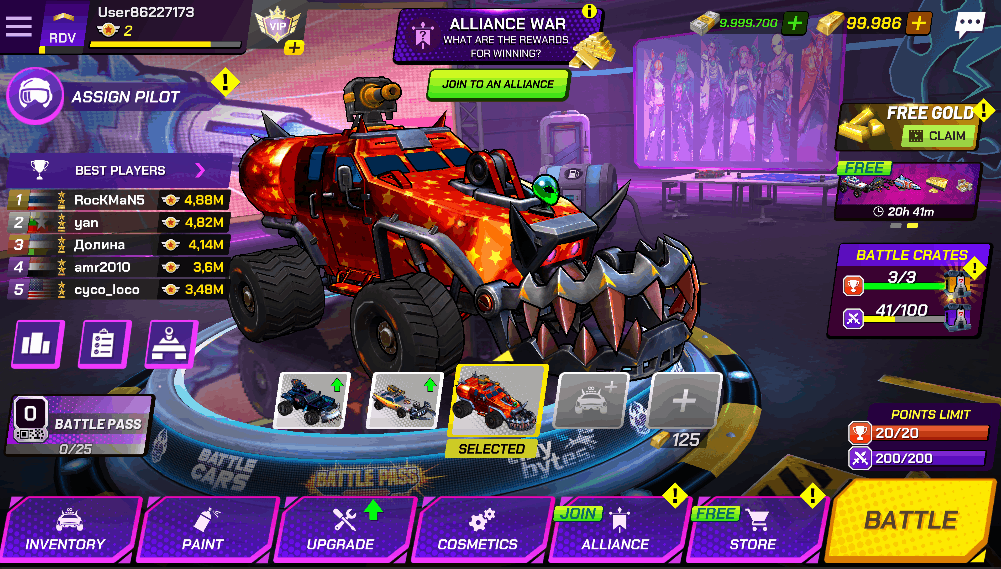Start a match with the BATTLE button
This screenshot has width=1001, height=569.
coord(910,520)
